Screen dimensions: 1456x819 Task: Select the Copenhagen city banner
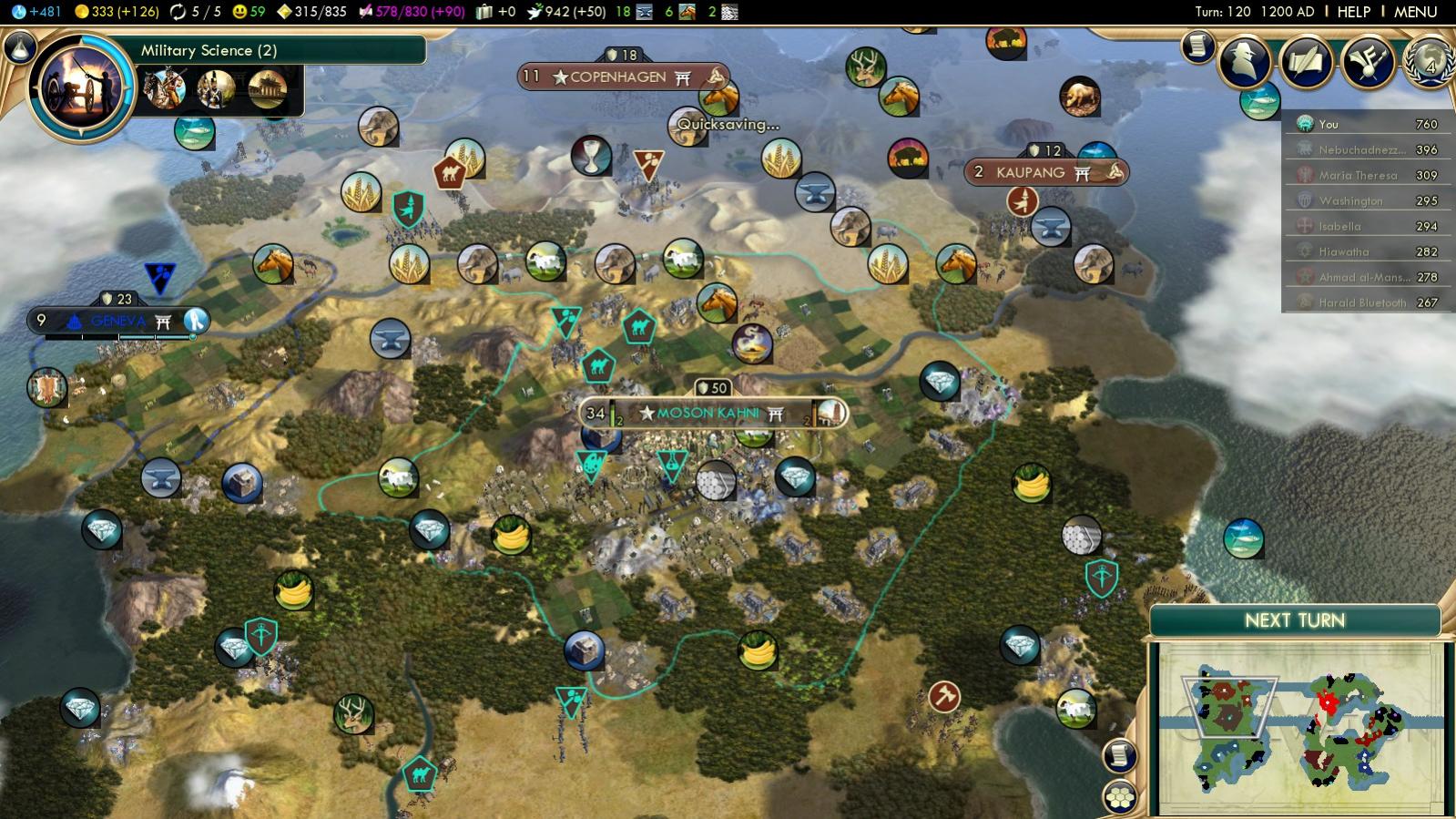619,77
